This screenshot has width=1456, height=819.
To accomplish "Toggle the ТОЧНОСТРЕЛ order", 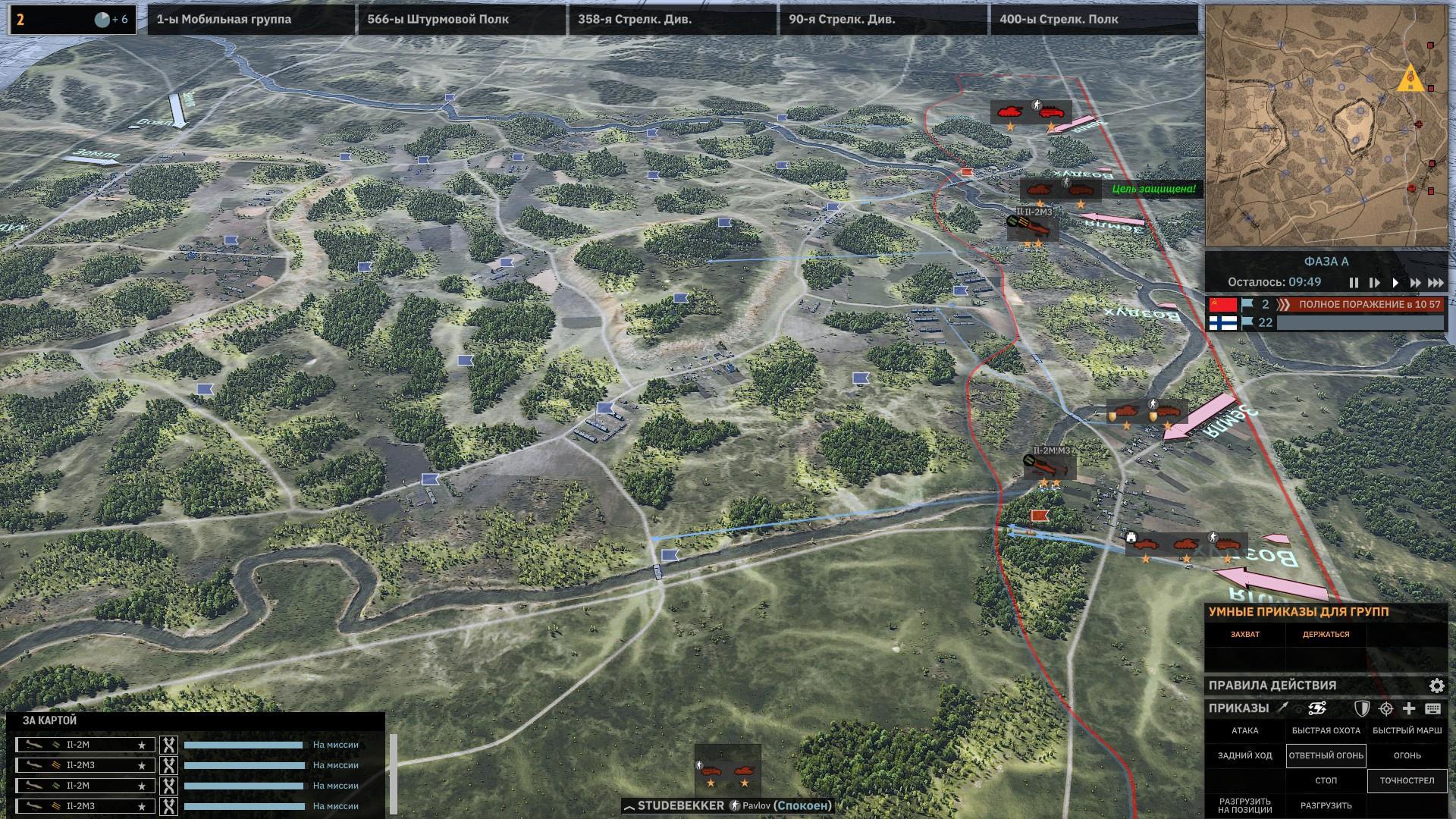I will [1407, 780].
